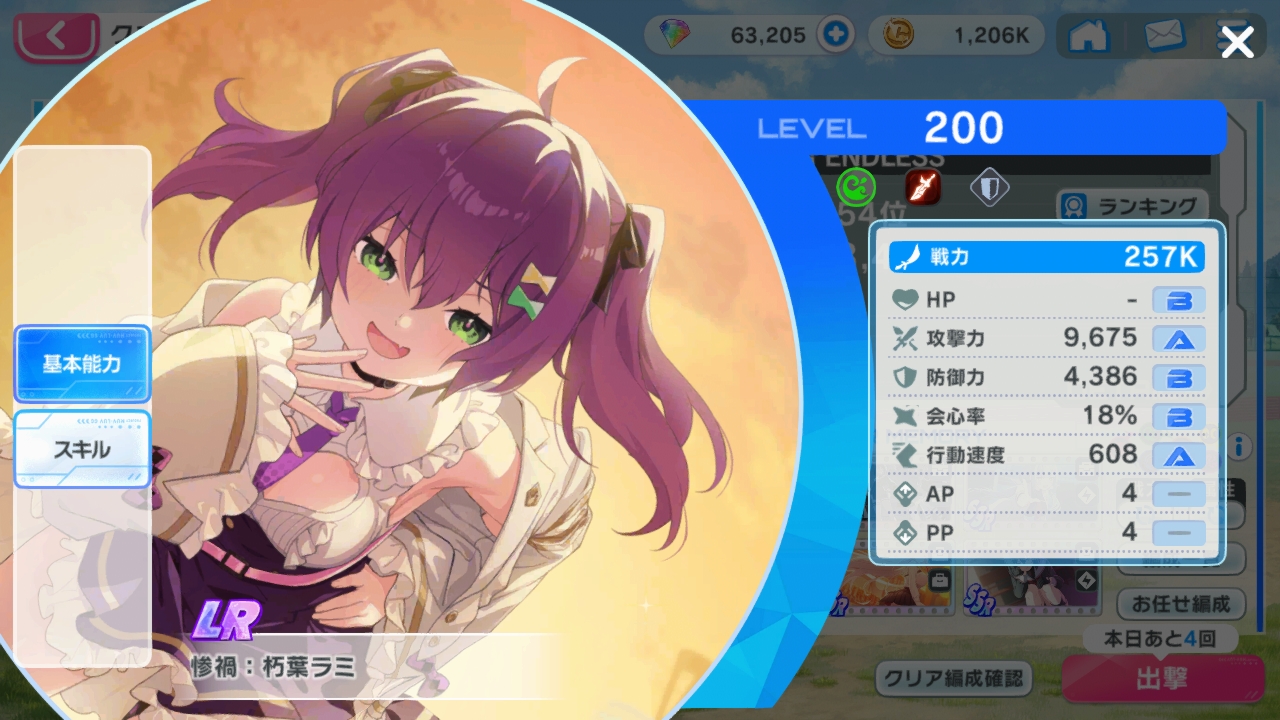
Task: Select the green swirl element icon
Action: [x=856, y=186]
